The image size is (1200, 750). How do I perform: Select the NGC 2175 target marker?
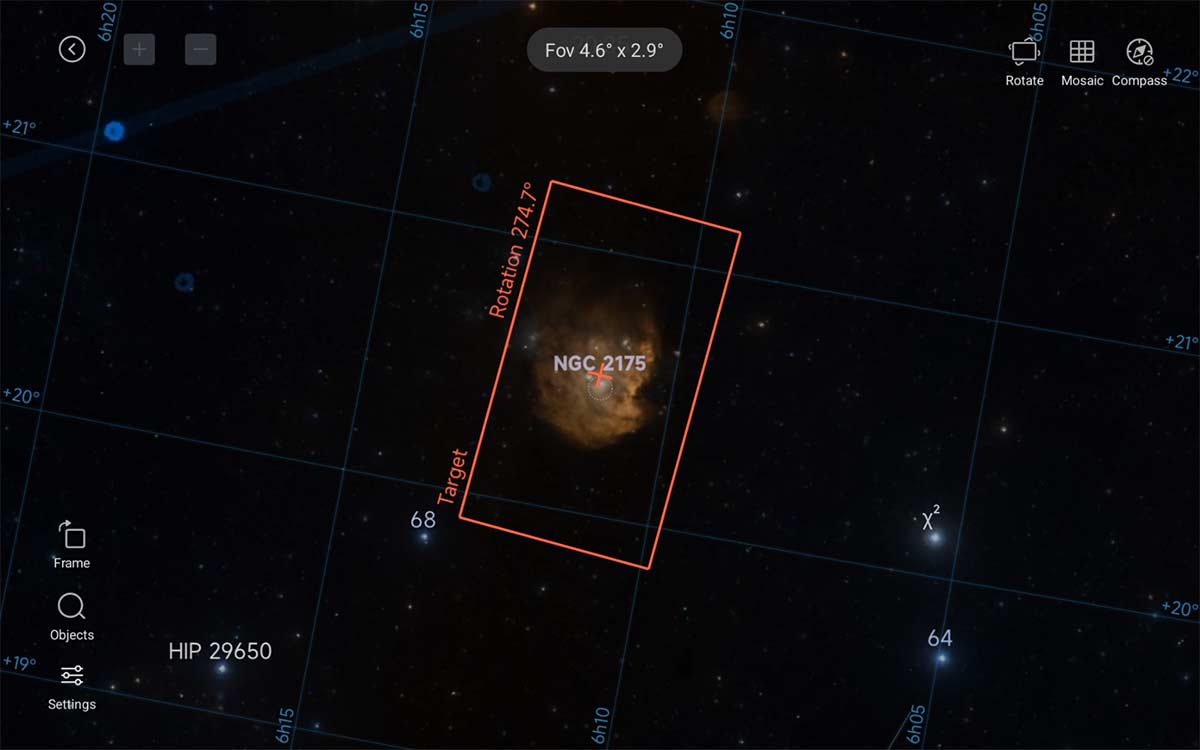tap(599, 376)
